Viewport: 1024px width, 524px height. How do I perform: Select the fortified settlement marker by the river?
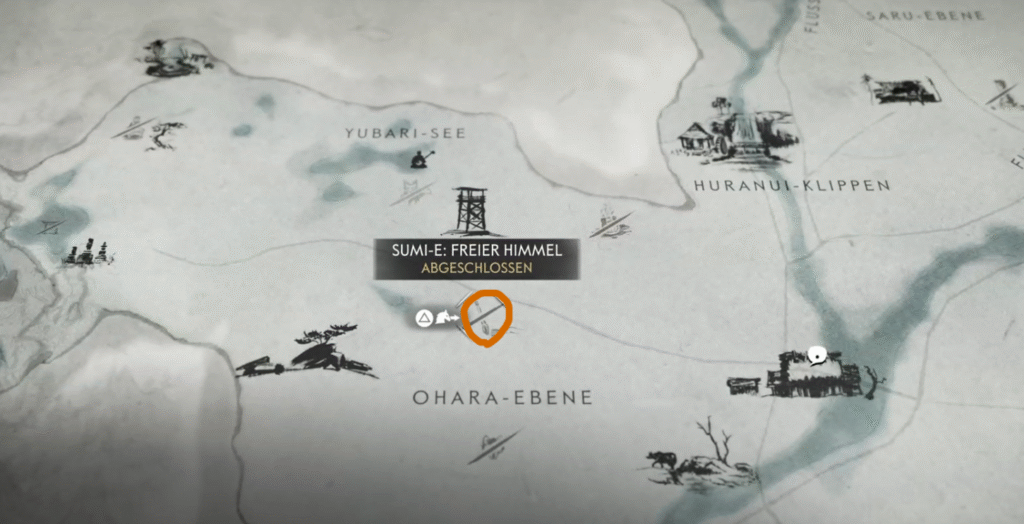[808, 377]
